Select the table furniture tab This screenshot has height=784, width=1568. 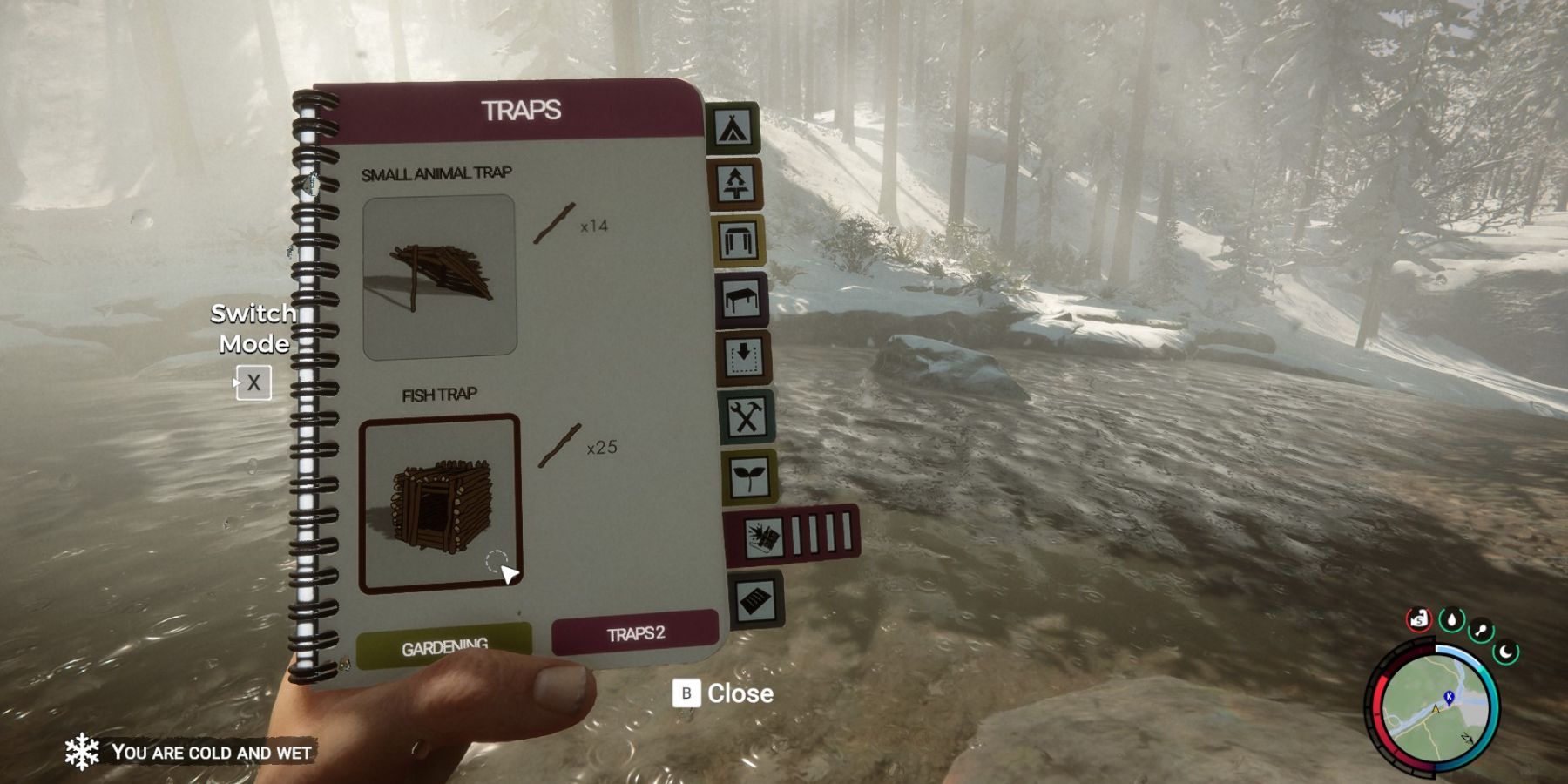tap(742, 300)
